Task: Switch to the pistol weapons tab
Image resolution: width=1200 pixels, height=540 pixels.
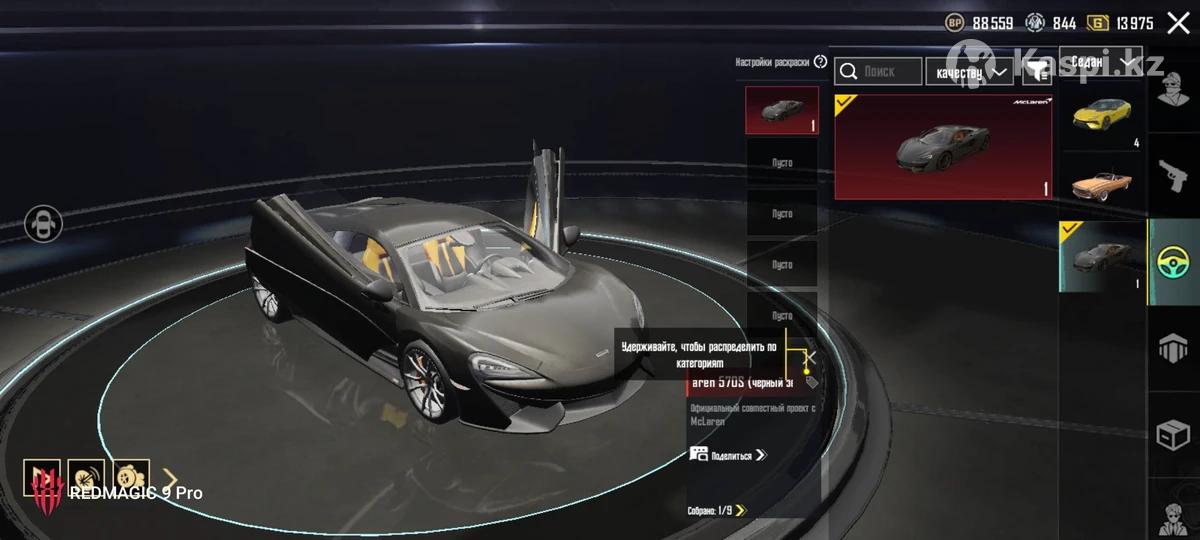Action: pos(1174,175)
